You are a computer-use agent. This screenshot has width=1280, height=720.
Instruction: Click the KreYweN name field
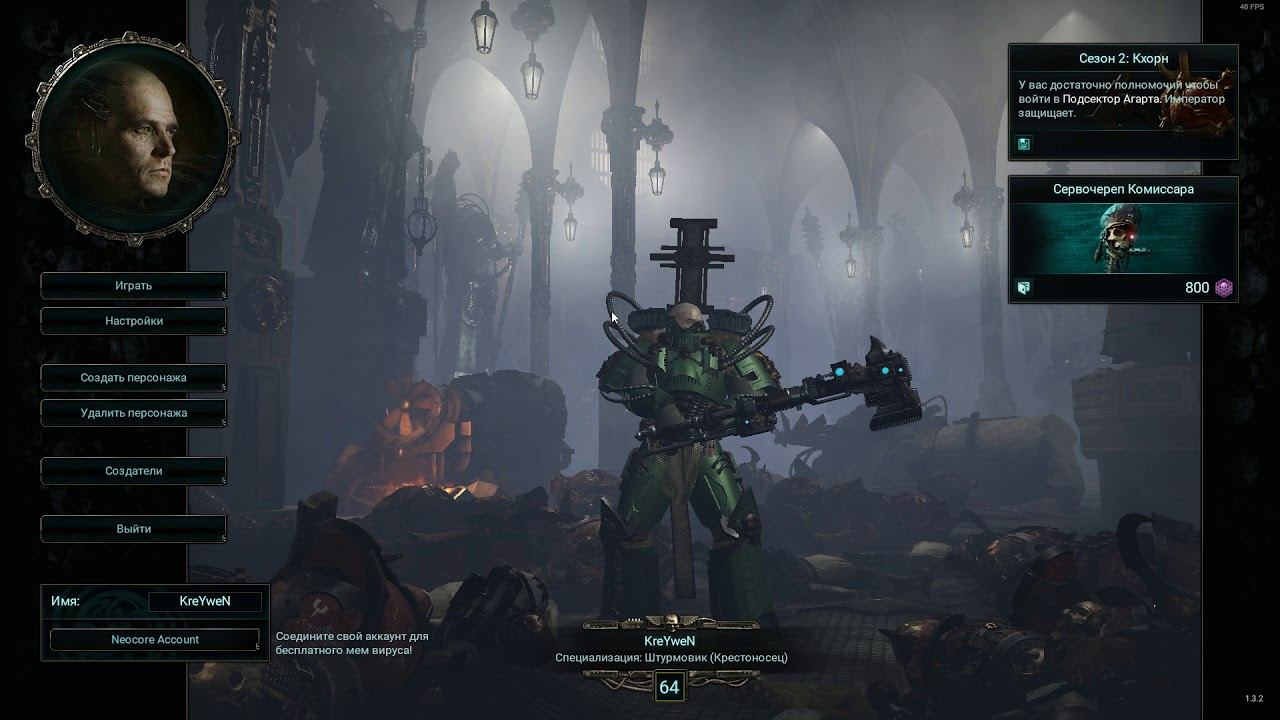click(205, 601)
